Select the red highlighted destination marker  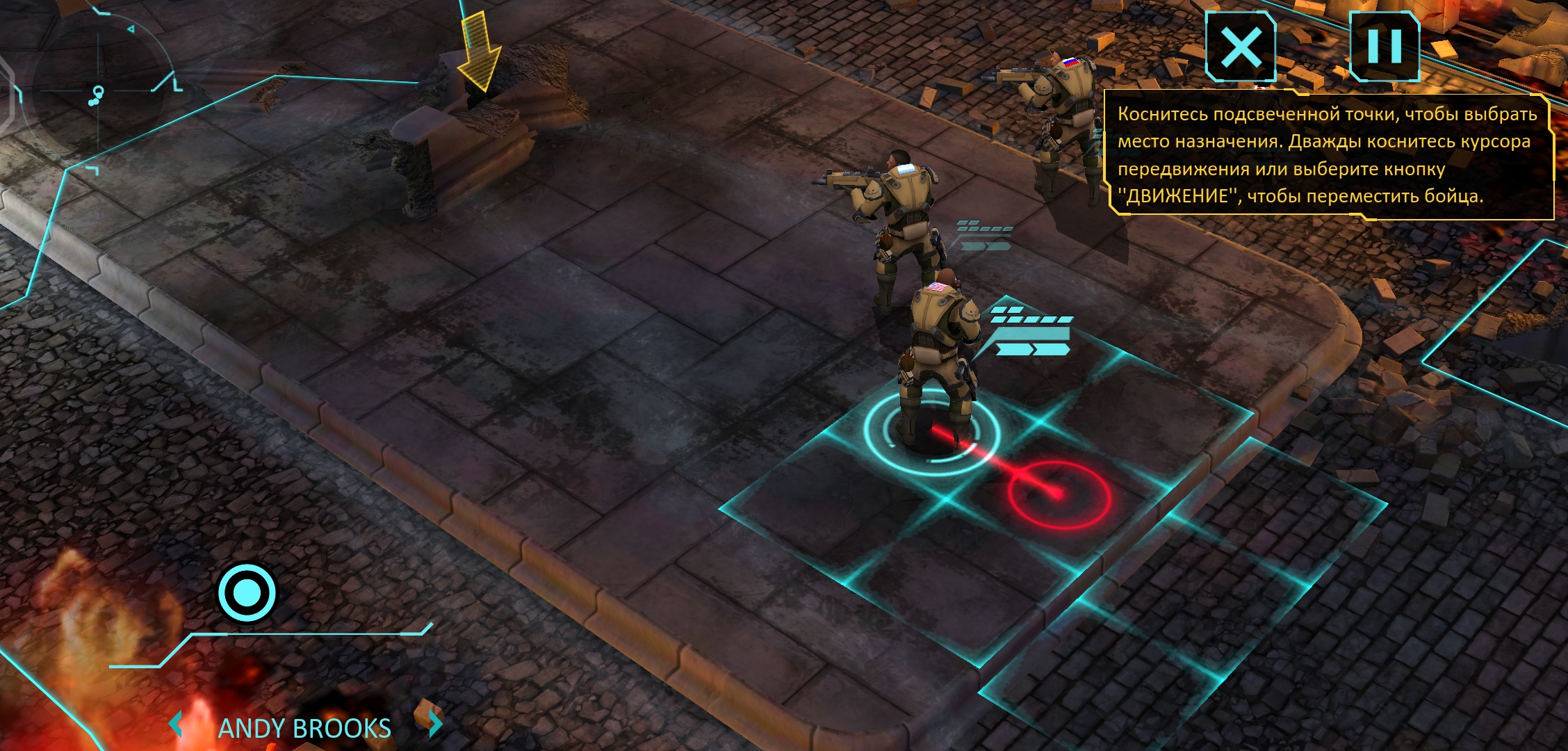(1058, 494)
